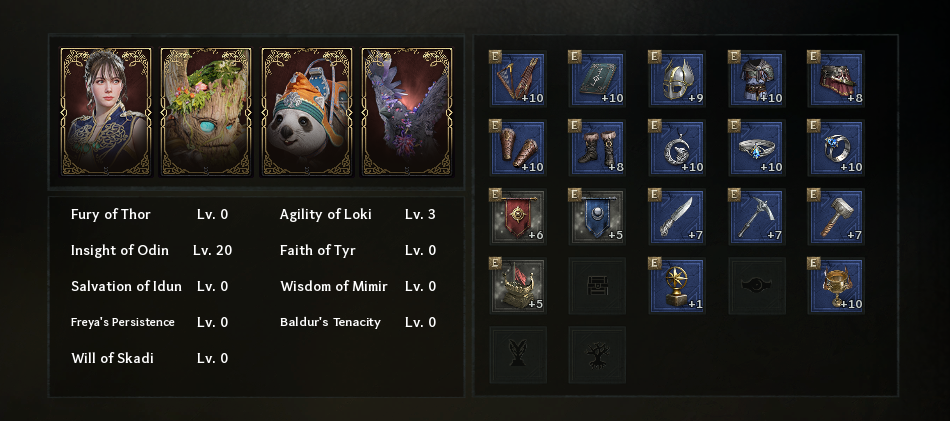Image resolution: width=950 pixels, height=421 pixels.
Task: Open the bow and quiver equipment slot
Action: click(518, 80)
